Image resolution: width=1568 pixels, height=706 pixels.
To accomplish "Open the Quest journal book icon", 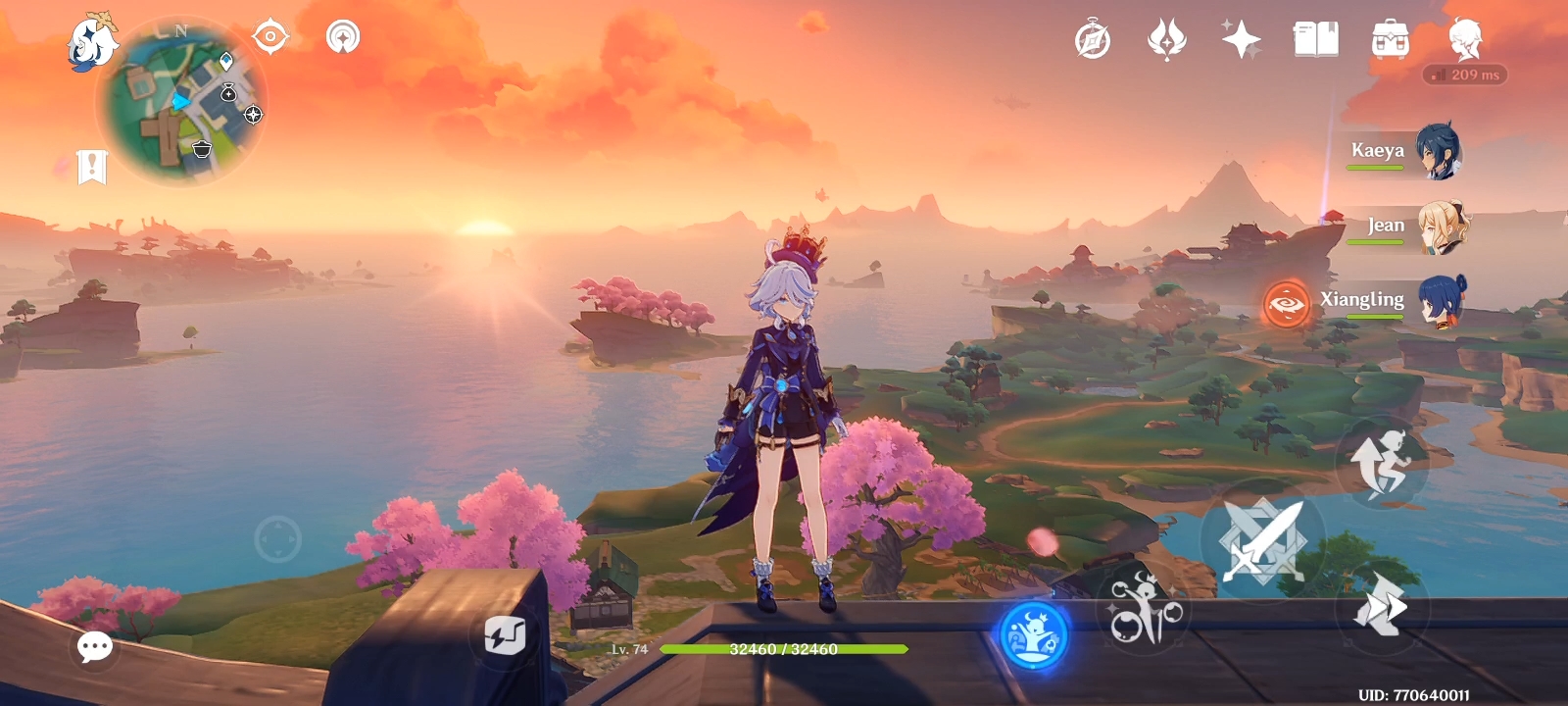I will click(1316, 37).
